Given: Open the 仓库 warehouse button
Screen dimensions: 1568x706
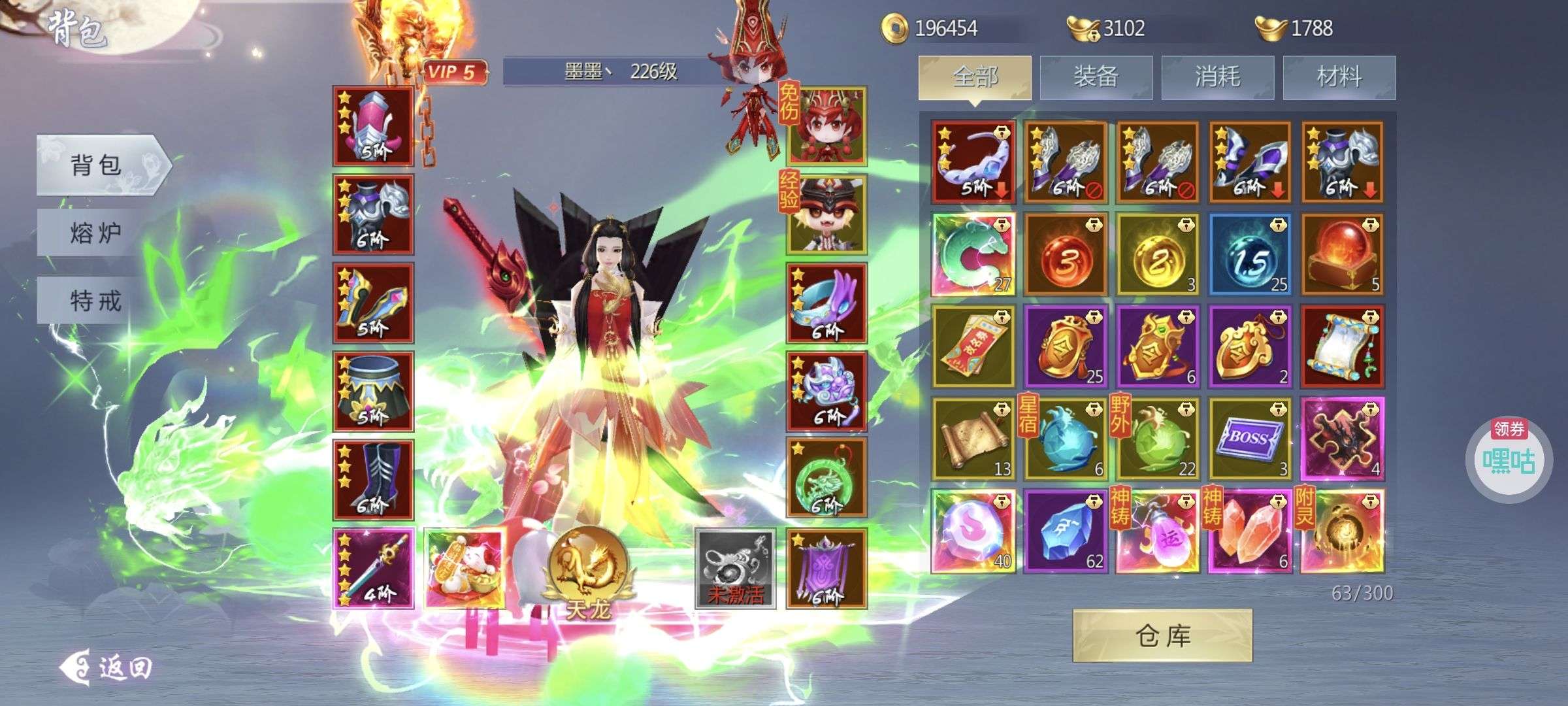Looking at the screenshot, I should pos(1162,635).
